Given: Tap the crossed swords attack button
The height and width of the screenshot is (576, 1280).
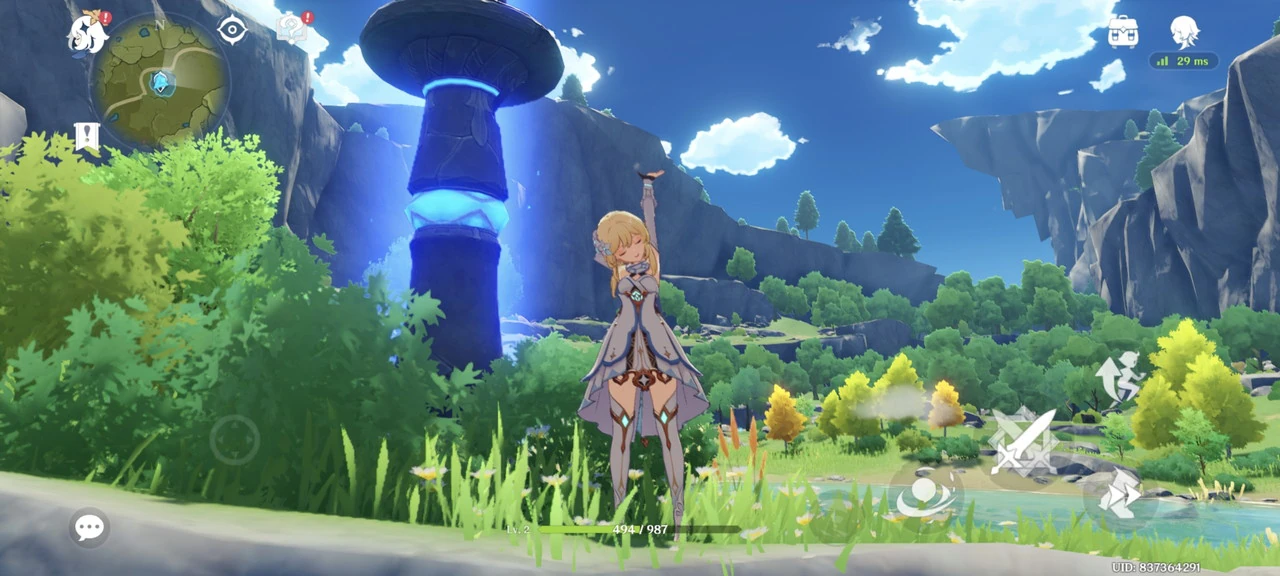Looking at the screenshot, I should 1023,442.
